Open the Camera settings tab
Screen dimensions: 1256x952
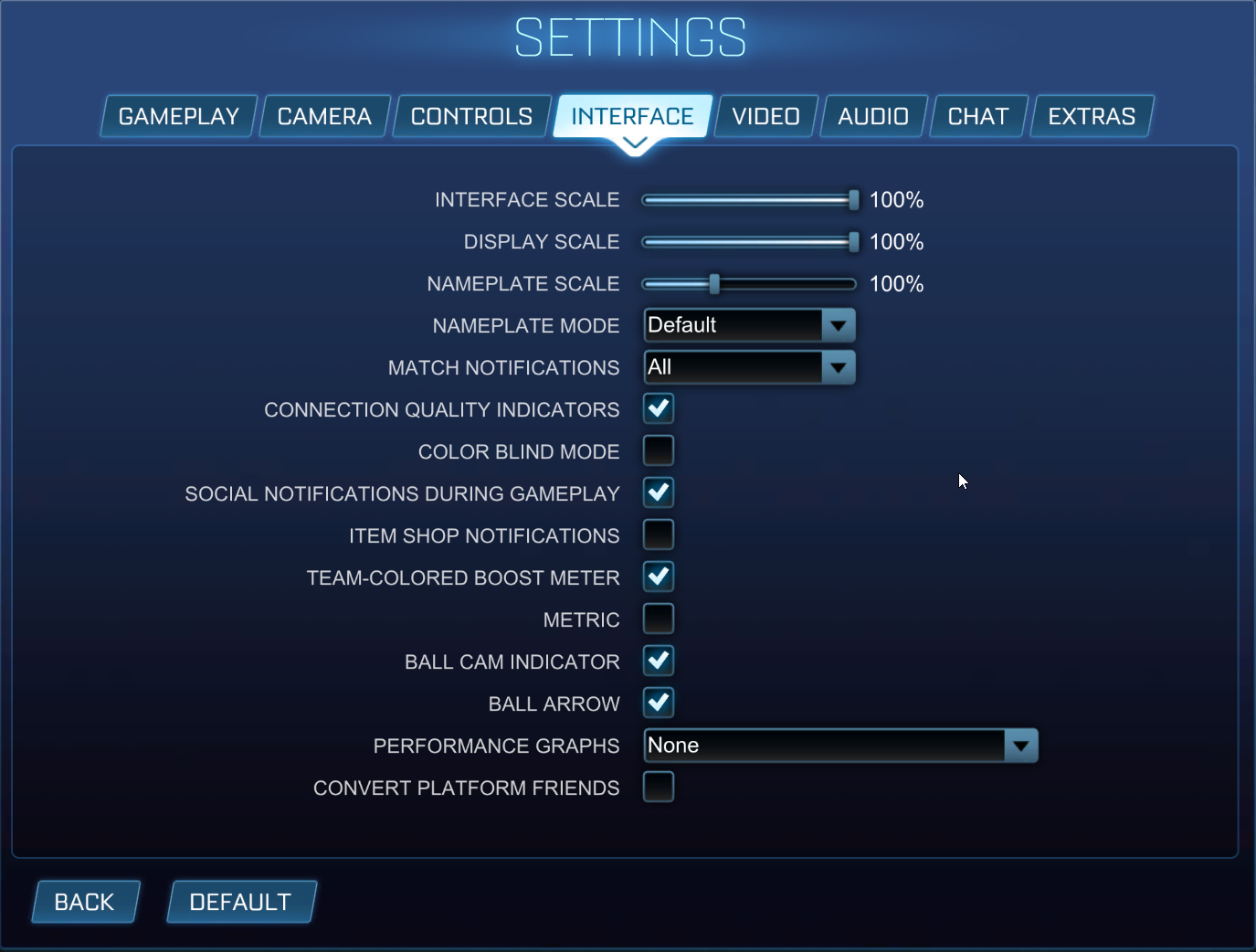point(324,116)
